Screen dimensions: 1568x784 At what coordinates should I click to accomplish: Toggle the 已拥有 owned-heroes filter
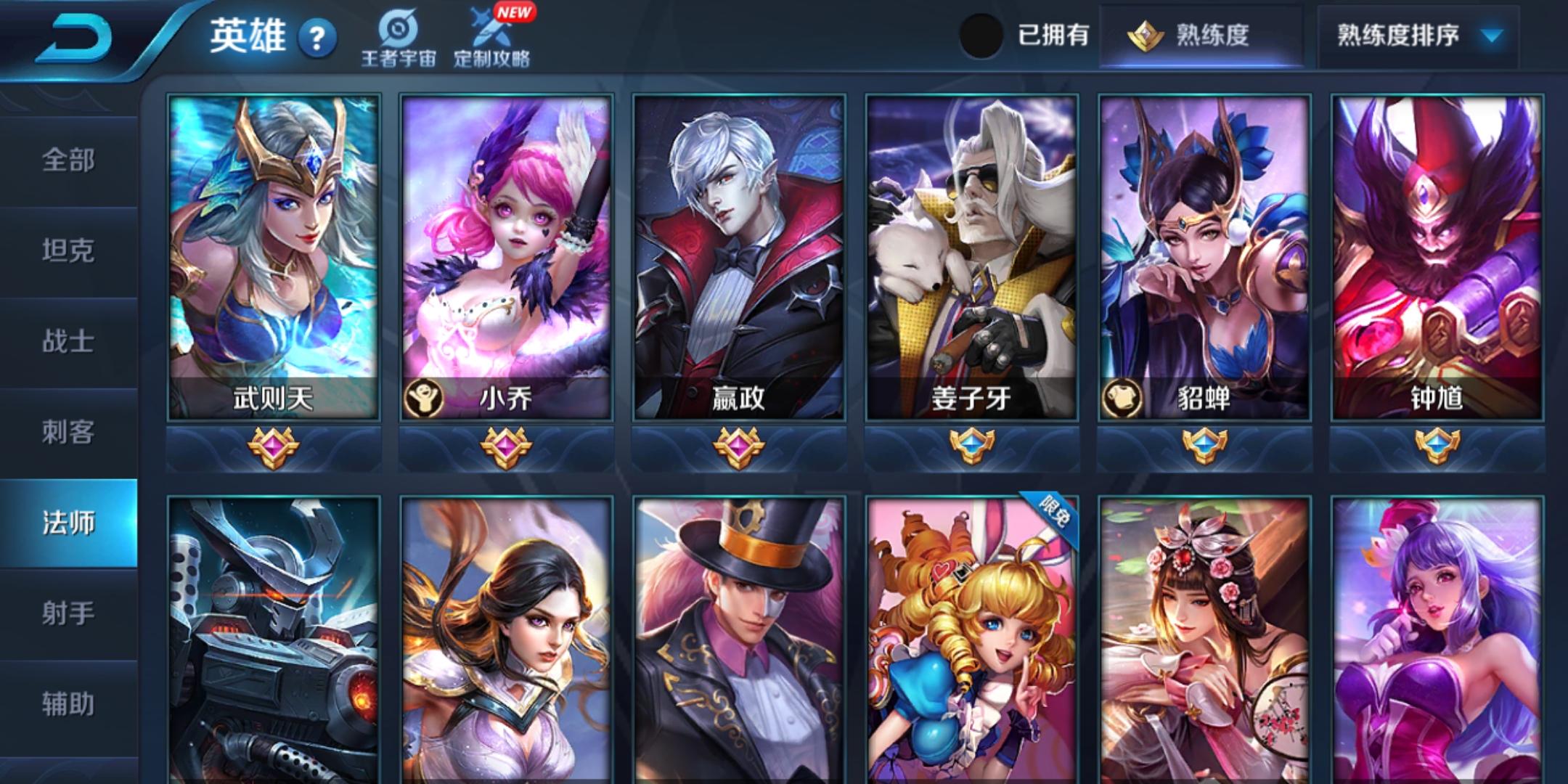[981, 35]
